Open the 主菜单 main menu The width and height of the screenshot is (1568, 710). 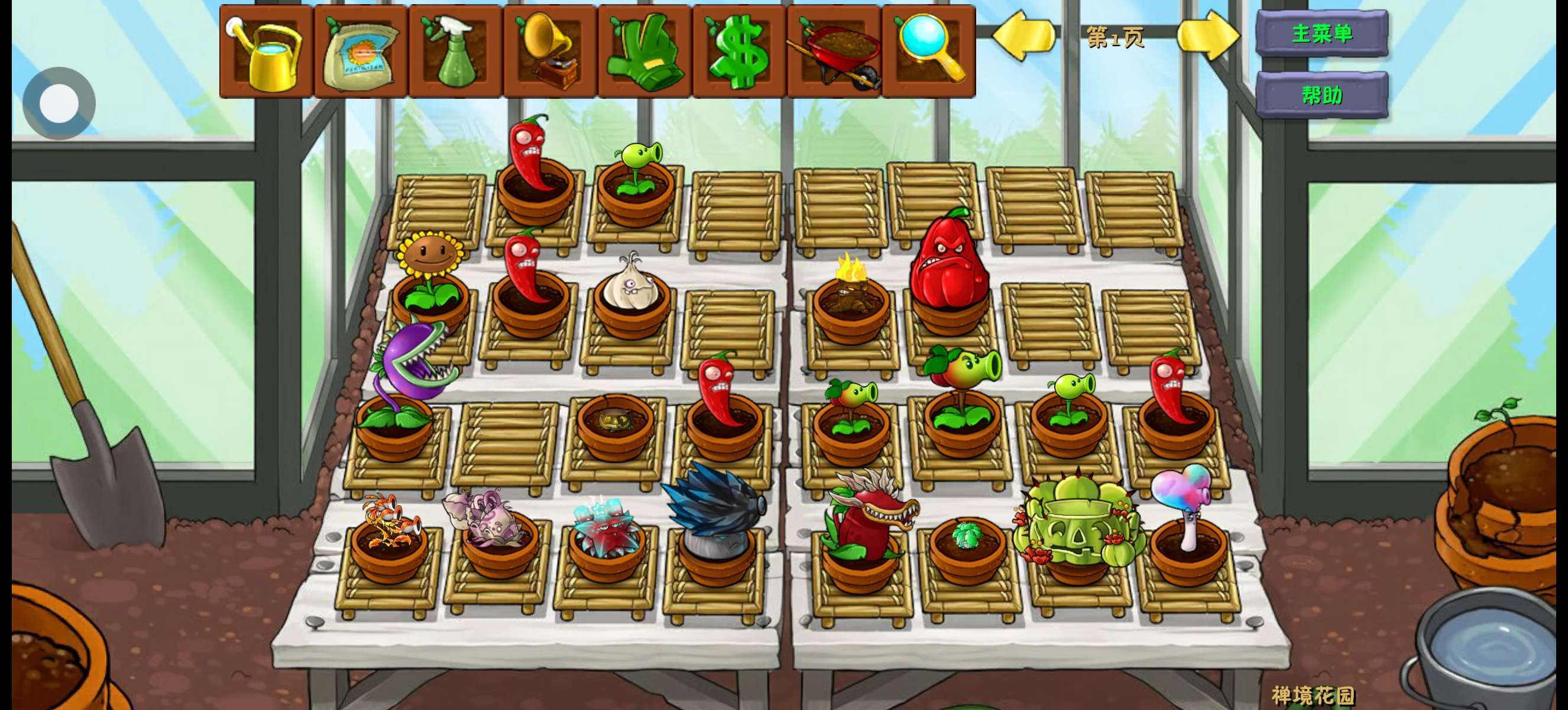tap(1322, 34)
